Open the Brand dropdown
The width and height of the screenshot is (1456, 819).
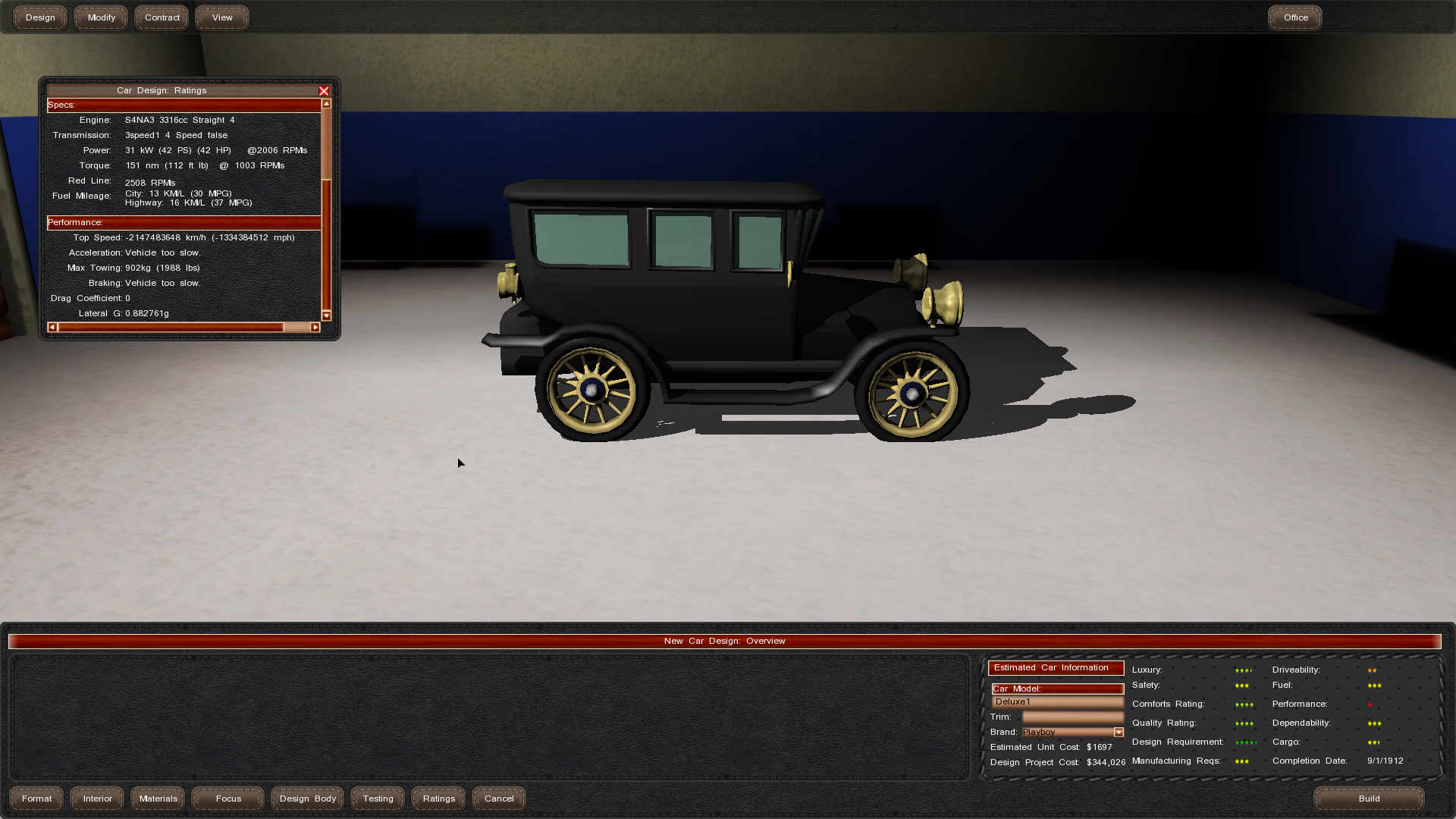pyautogui.click(x=1119, y=733)
